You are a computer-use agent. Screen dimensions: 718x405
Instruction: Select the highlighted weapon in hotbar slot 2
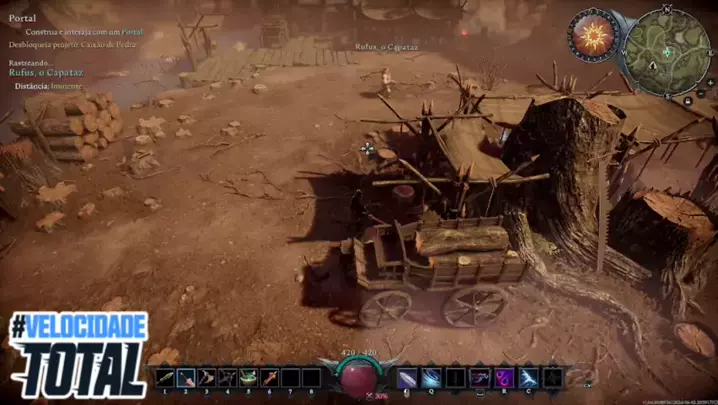pyautogui.click(x=186, y=378)
